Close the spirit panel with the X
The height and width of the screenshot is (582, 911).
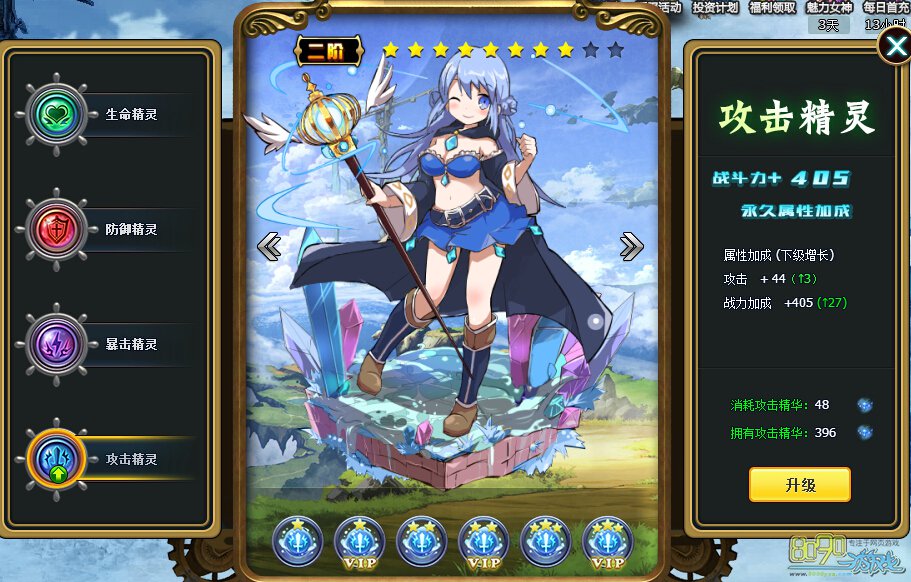click(893, 47)
